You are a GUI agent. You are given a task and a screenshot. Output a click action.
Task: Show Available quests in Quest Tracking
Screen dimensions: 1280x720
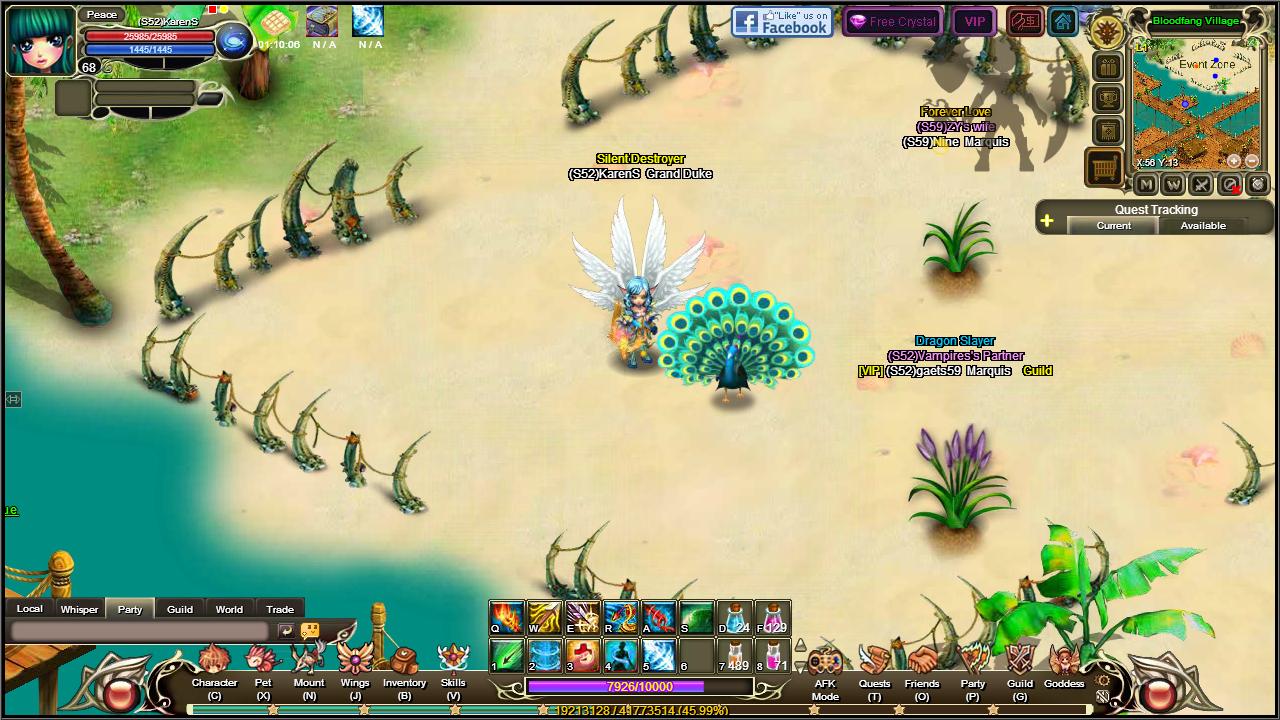(x=1203, y=226)
